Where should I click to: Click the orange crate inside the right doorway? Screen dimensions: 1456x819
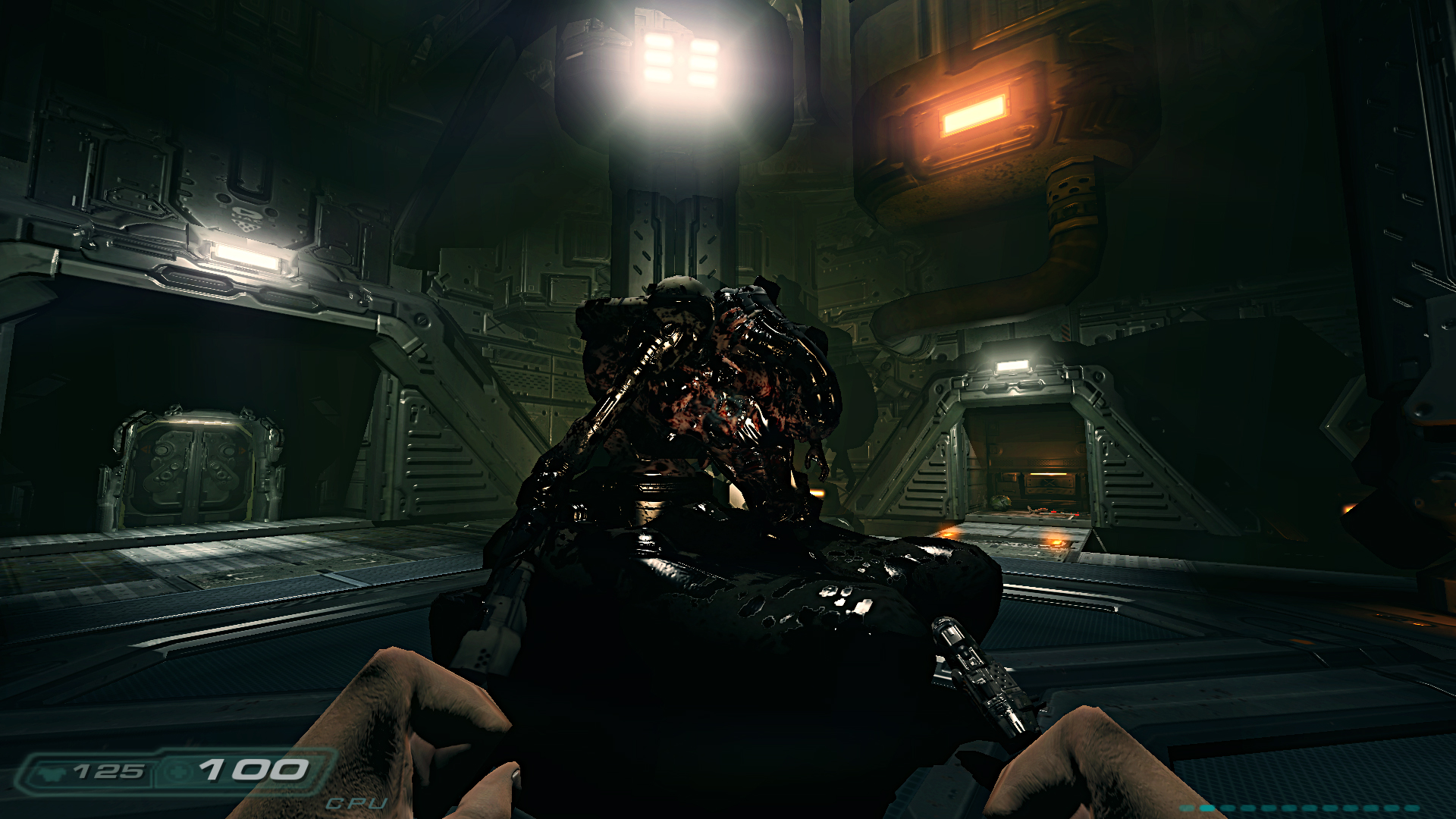[x=1050, y=485]
